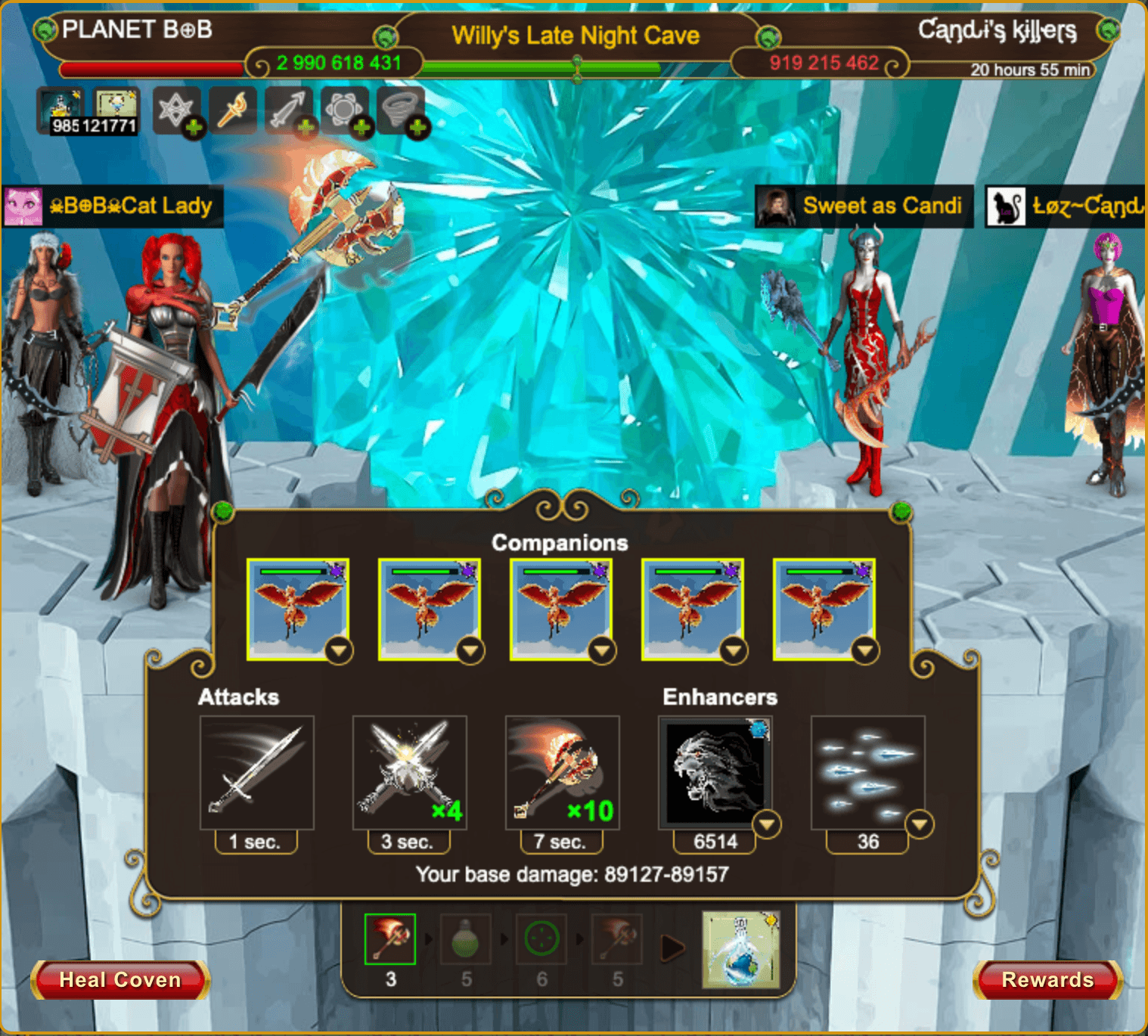This screenshot has height=1036, width=1148.
Task: Select the lion head enhancer
Action: click(x=715, y=773)
